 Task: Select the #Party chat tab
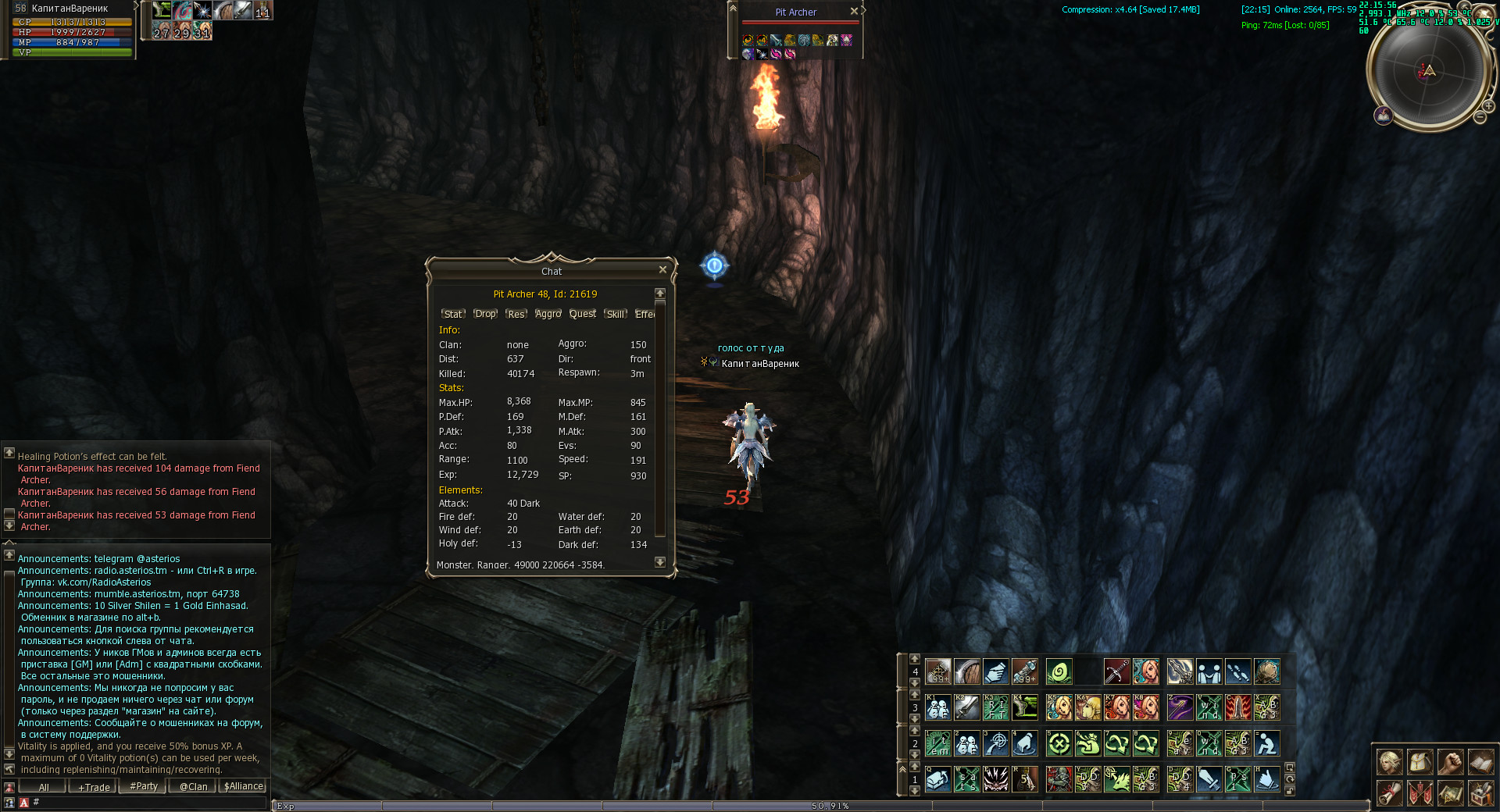coord(143,787)
